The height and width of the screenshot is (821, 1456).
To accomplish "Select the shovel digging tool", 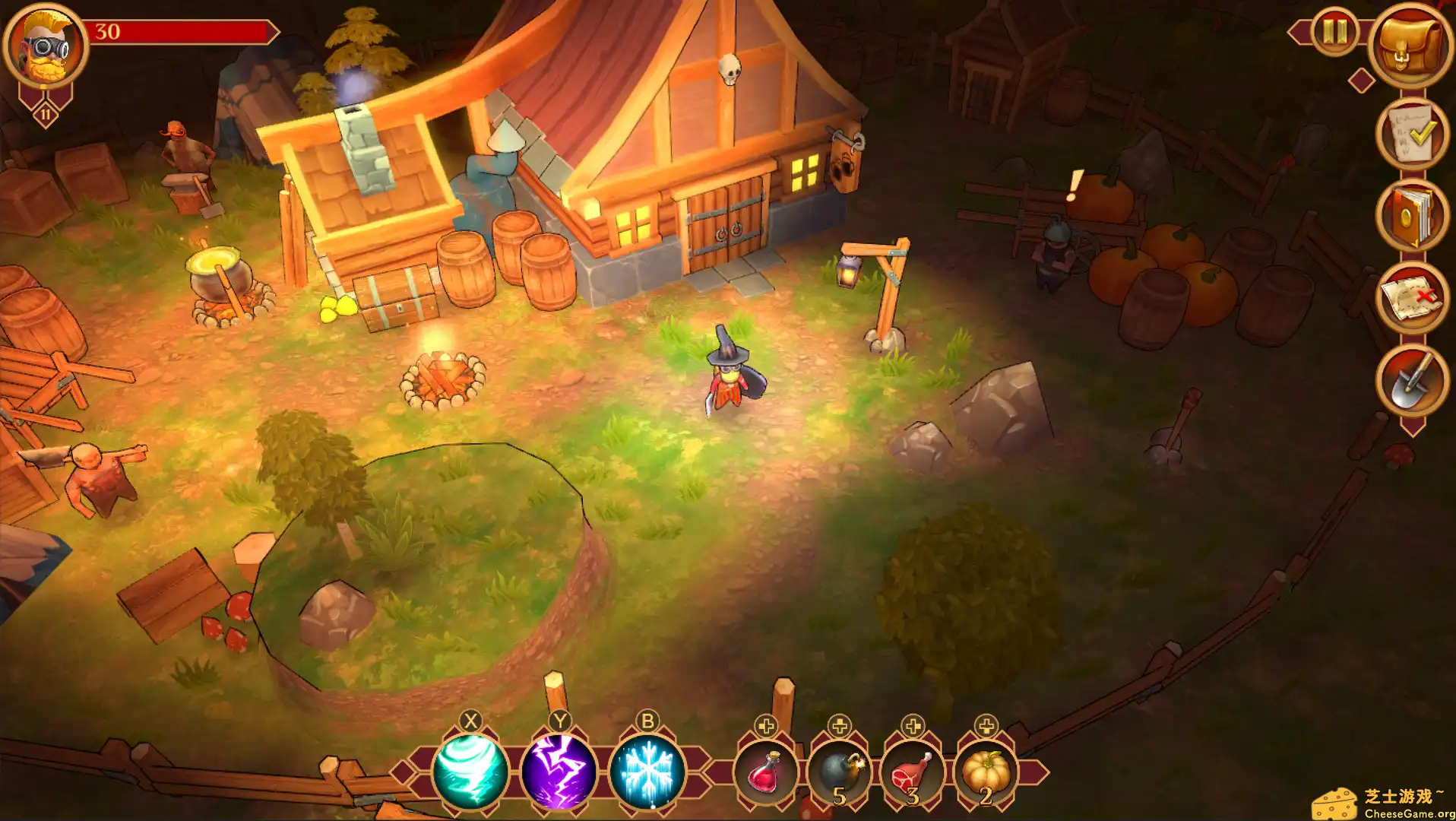I will click(1412, 378).
